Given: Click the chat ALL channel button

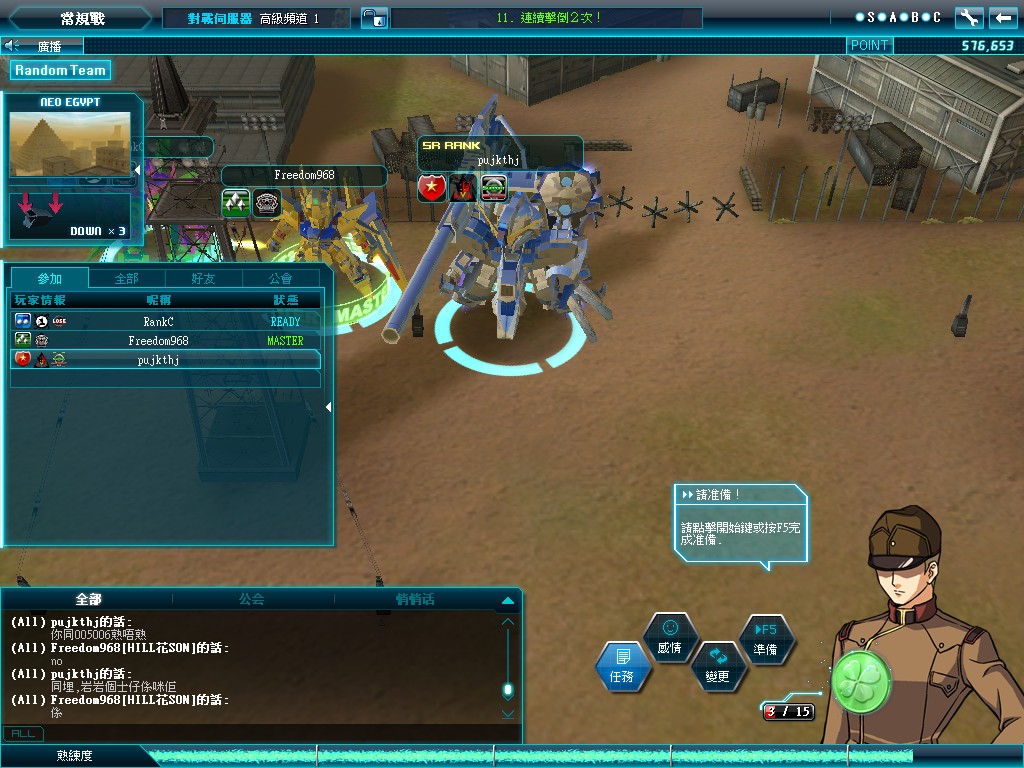Looking at the screenshot, I should 22,734.
